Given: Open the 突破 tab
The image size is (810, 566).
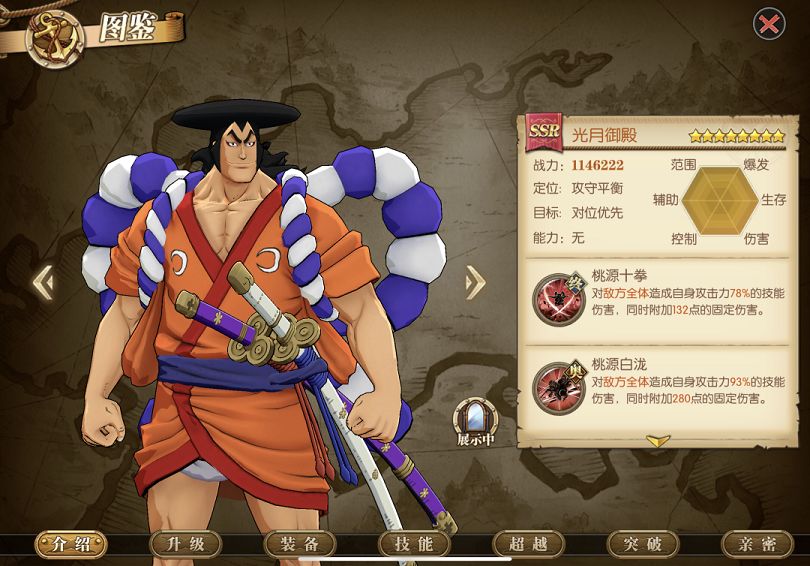Looking at the screenshot, I should pos(642,544).
